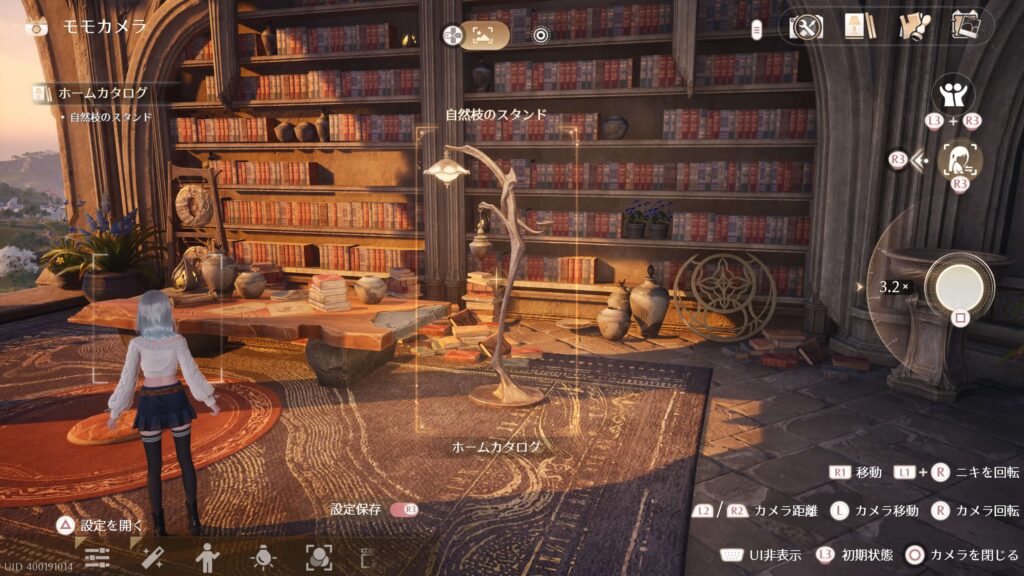Select the focus circles frame tab
The width and height of the screenshot is (1024, 576).
(x=318, y=558)
